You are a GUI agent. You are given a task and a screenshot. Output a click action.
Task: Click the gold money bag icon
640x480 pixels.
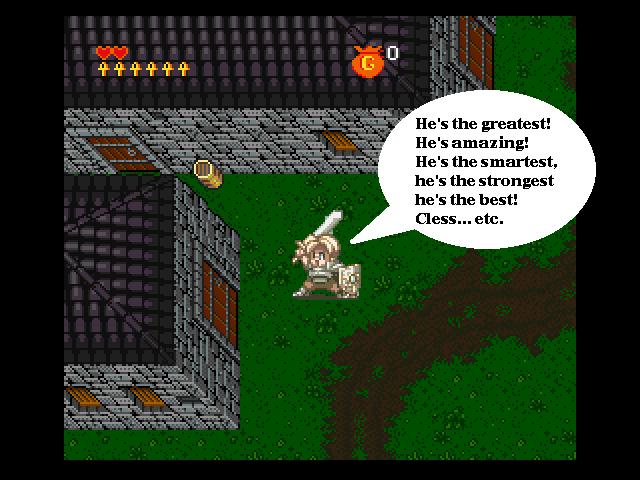tap(367, 61)
